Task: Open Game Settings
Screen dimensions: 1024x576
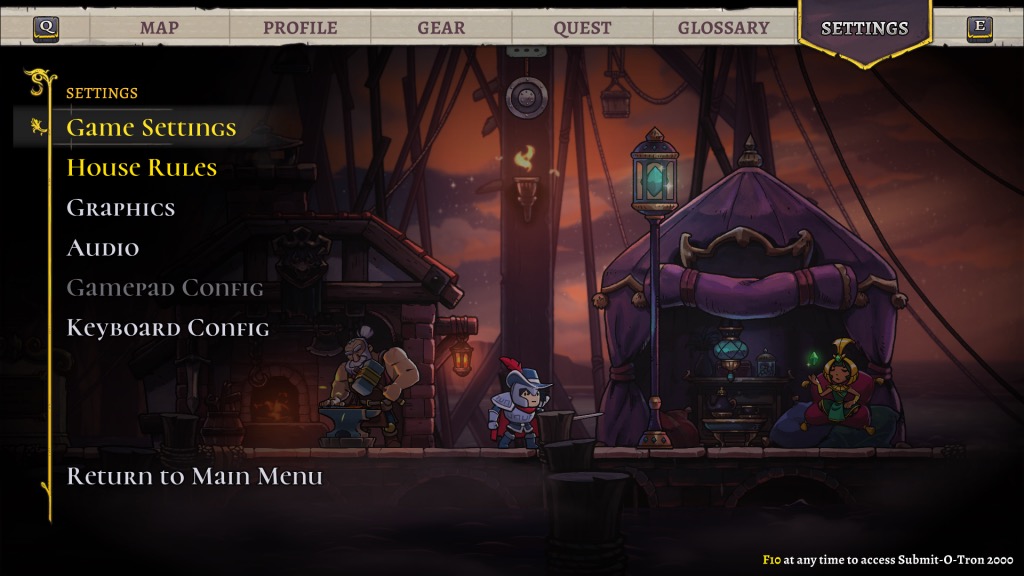Action: 151,128
